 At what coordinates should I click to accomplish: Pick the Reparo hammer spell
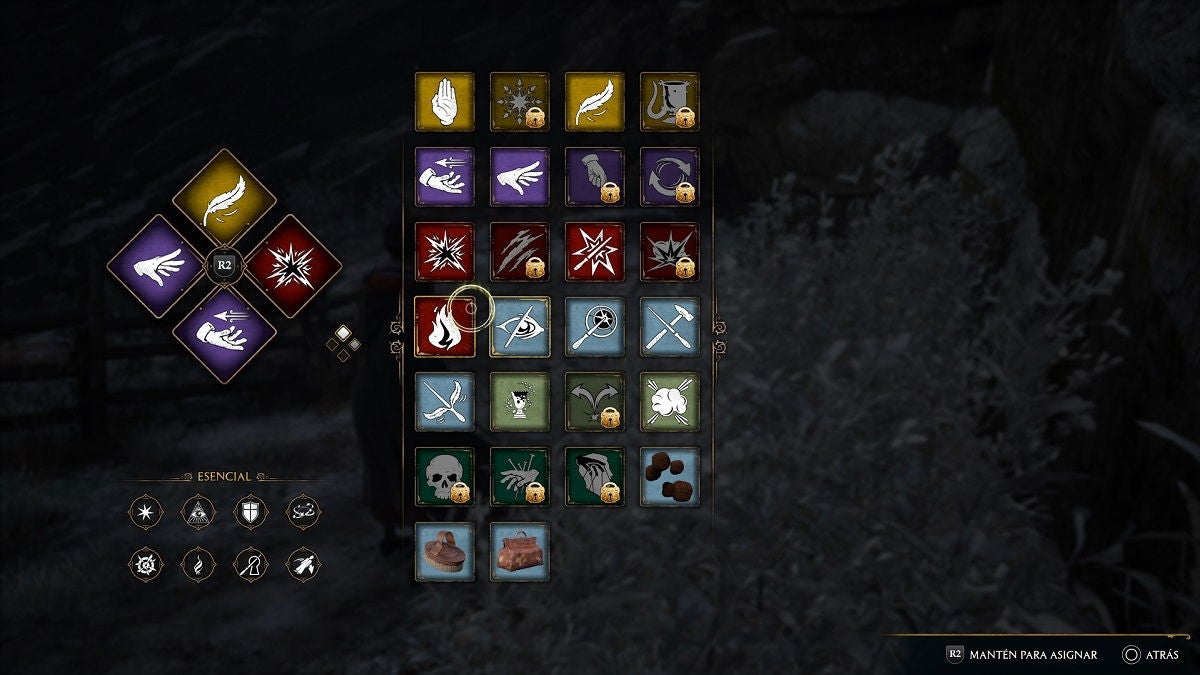tap(669, 327)
